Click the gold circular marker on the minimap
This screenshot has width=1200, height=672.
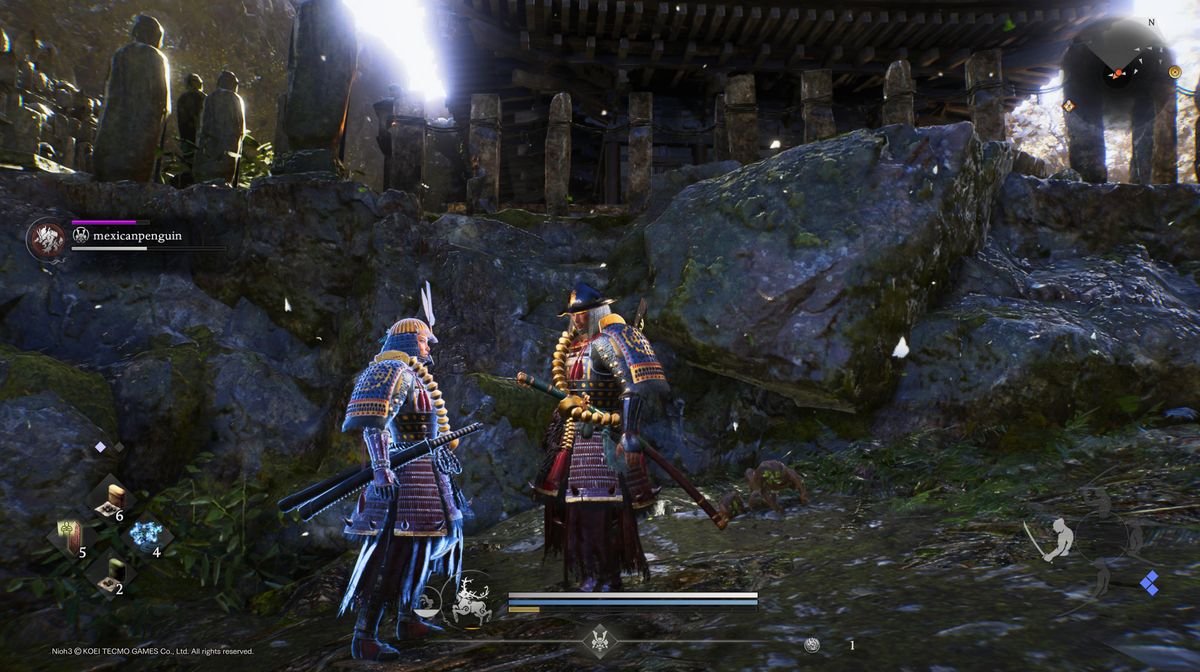pyautogui.click(x=1175, y=72)
